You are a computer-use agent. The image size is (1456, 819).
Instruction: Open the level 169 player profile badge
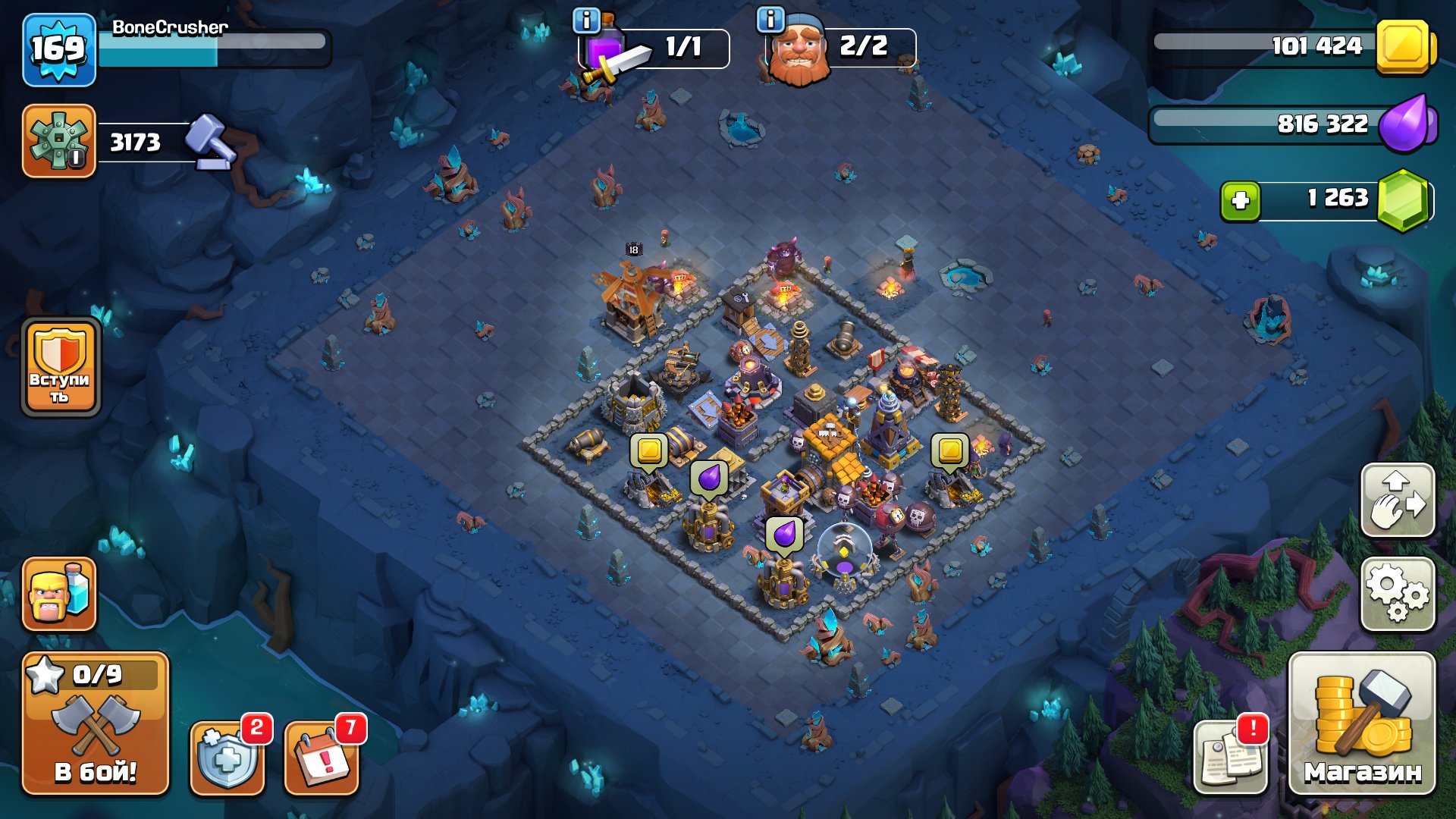(x=59, y=50)
